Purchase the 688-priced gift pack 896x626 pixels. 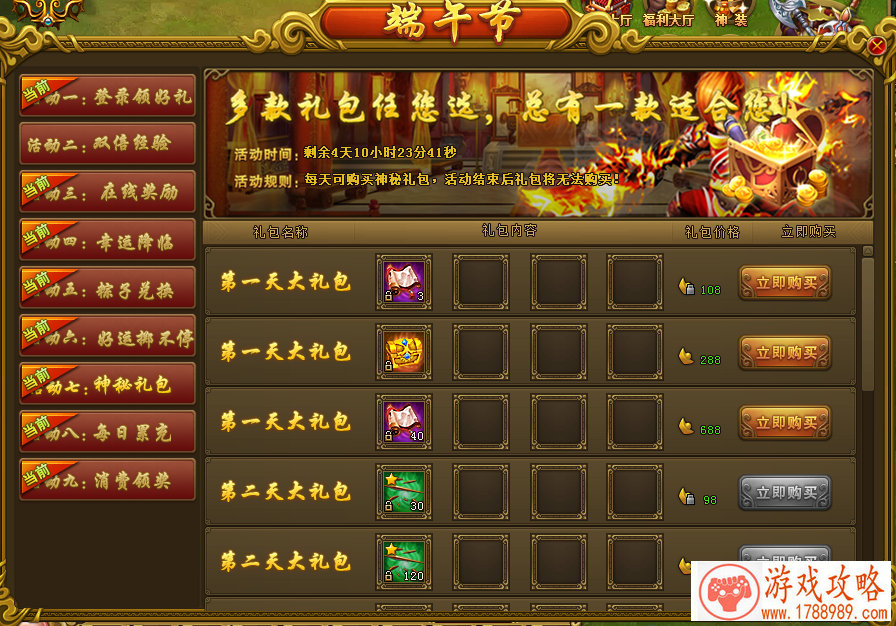coord(784,423)
